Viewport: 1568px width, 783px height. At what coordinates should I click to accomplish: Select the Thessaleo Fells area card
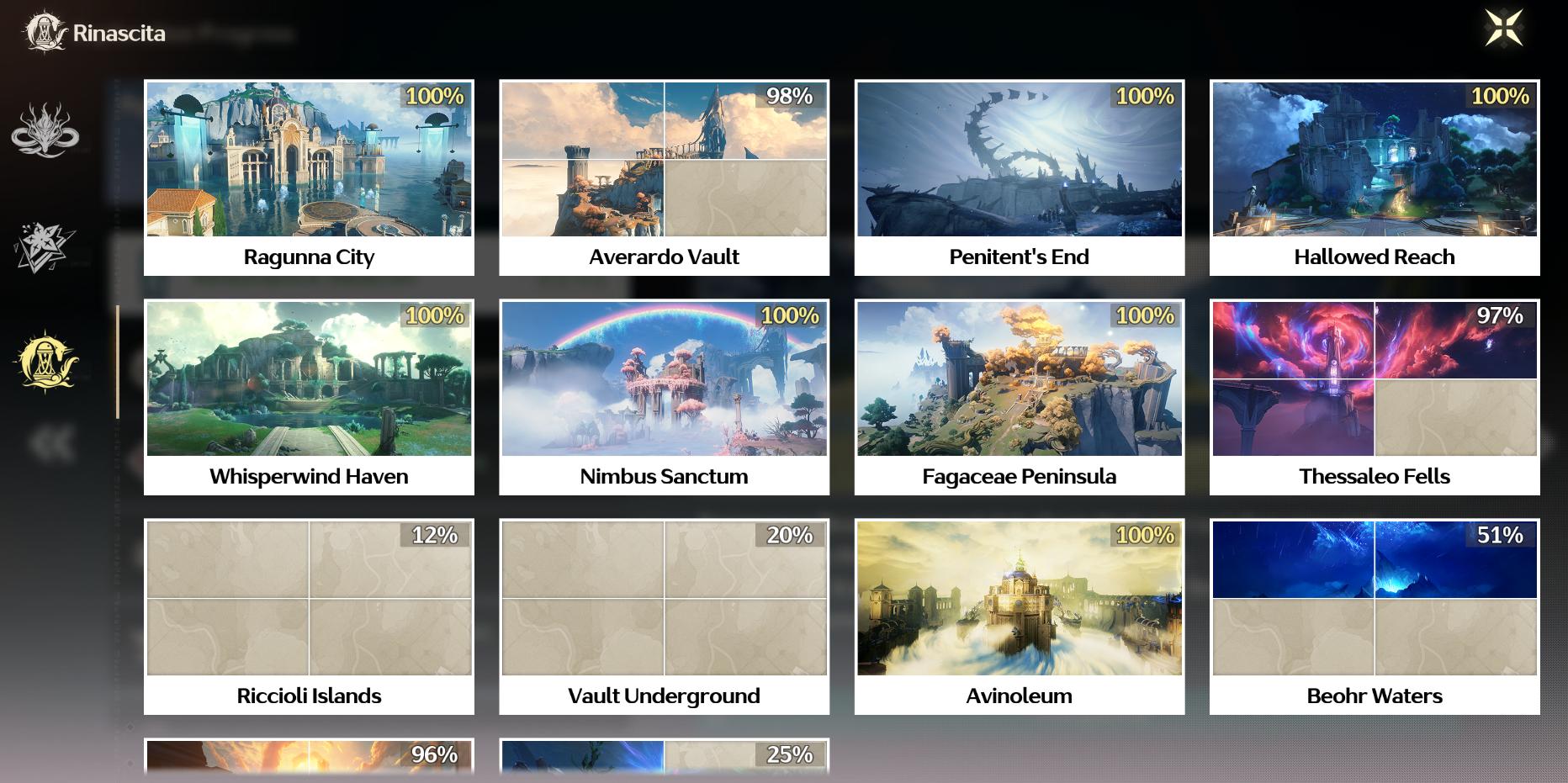(x=1375, y=397)
